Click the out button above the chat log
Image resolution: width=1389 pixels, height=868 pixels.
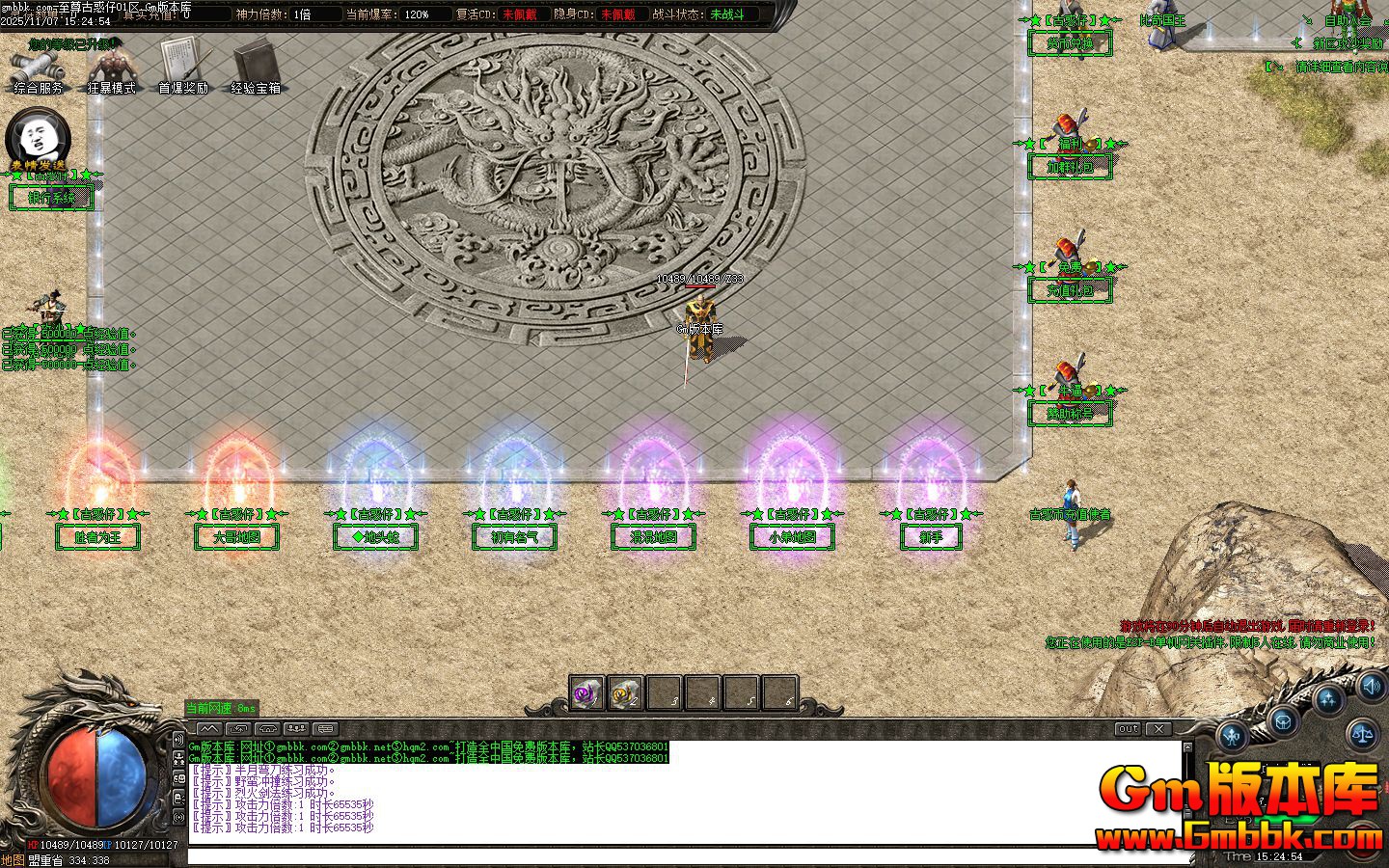pyautogui.click(x=1127, y=729)
